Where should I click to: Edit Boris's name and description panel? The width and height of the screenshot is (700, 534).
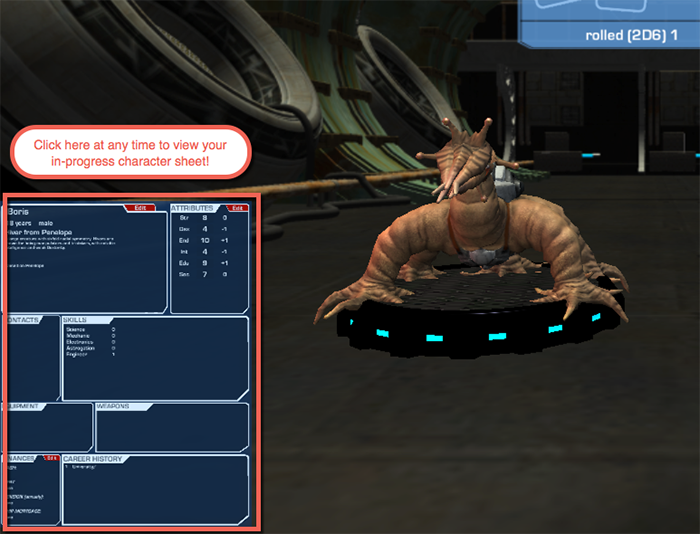(140, 208)
